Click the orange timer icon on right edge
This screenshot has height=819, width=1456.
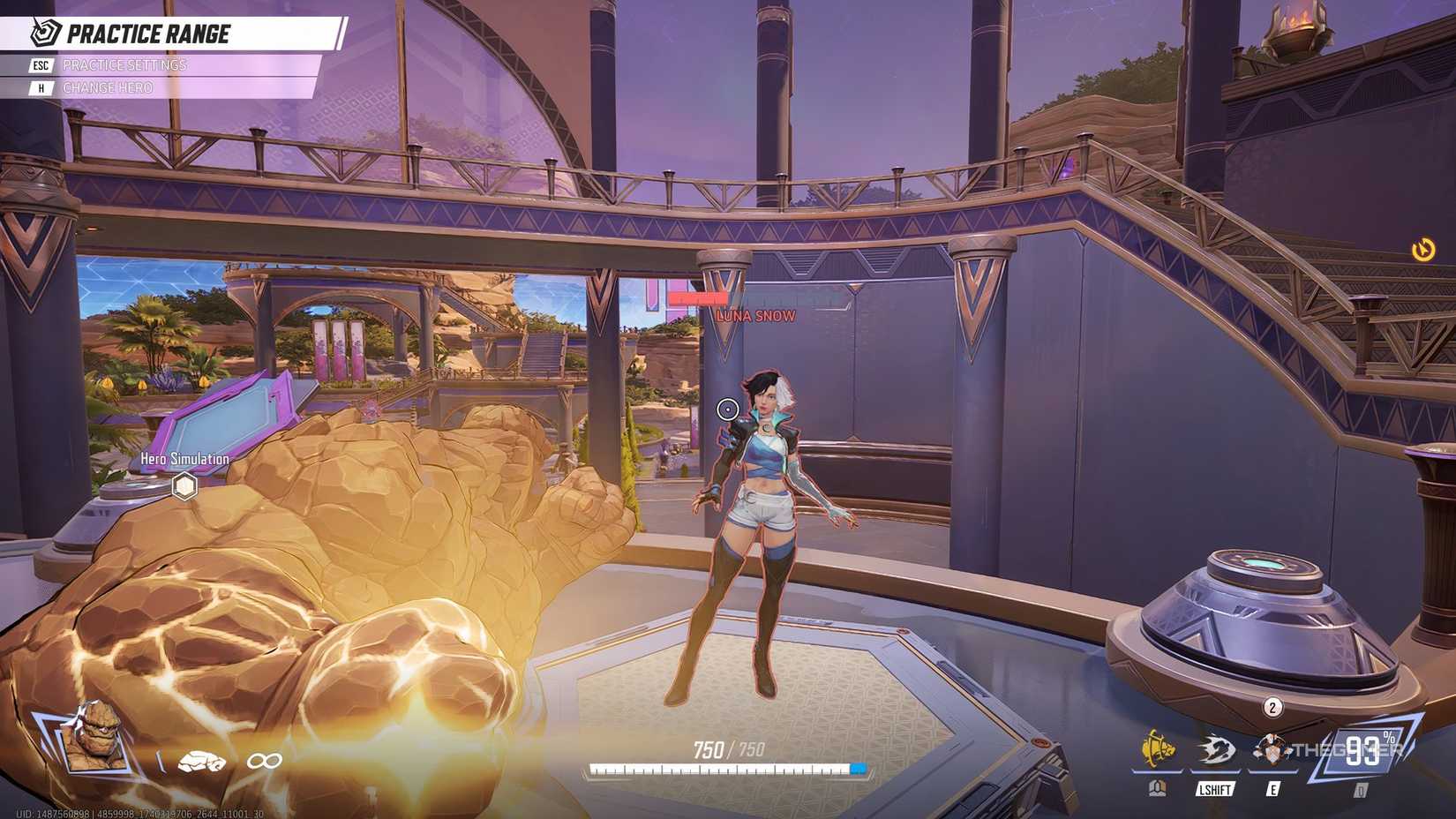coord(1422,251)
